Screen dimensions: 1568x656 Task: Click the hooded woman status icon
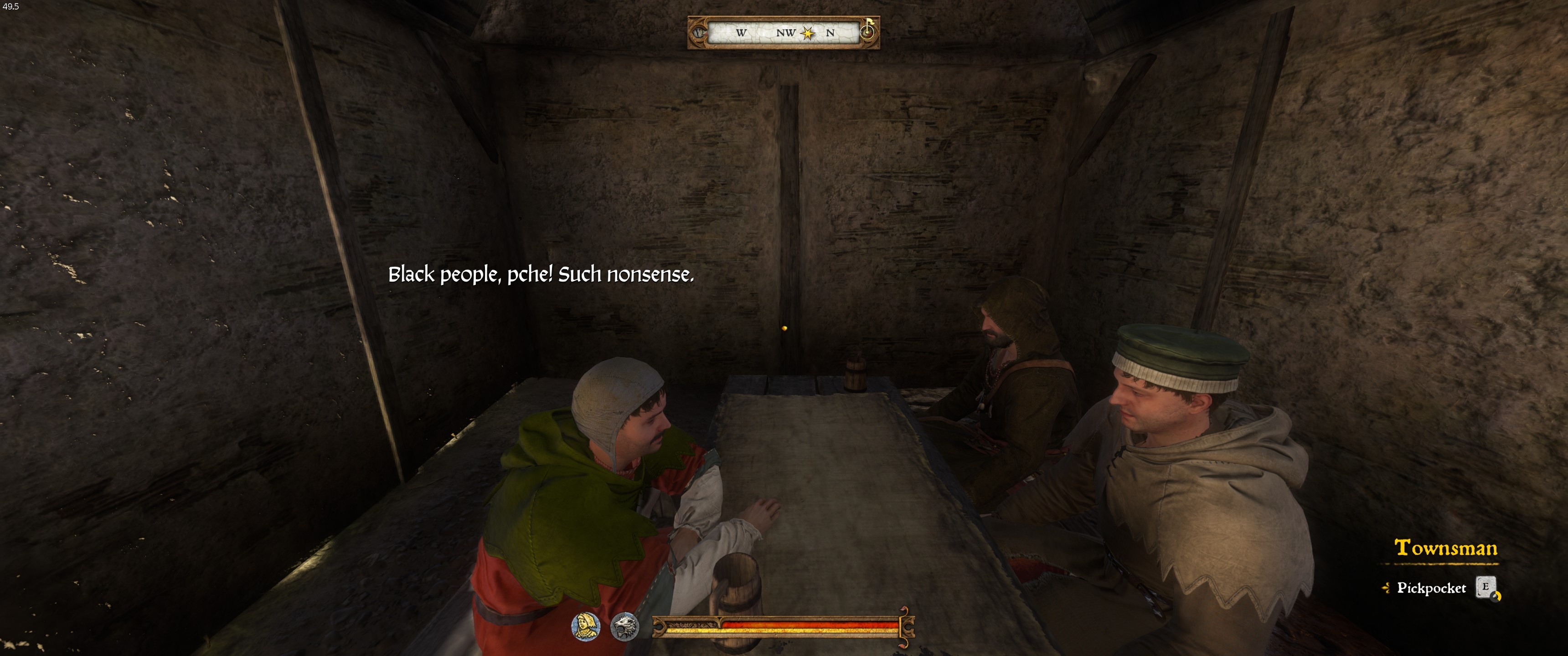pos(586,626)
